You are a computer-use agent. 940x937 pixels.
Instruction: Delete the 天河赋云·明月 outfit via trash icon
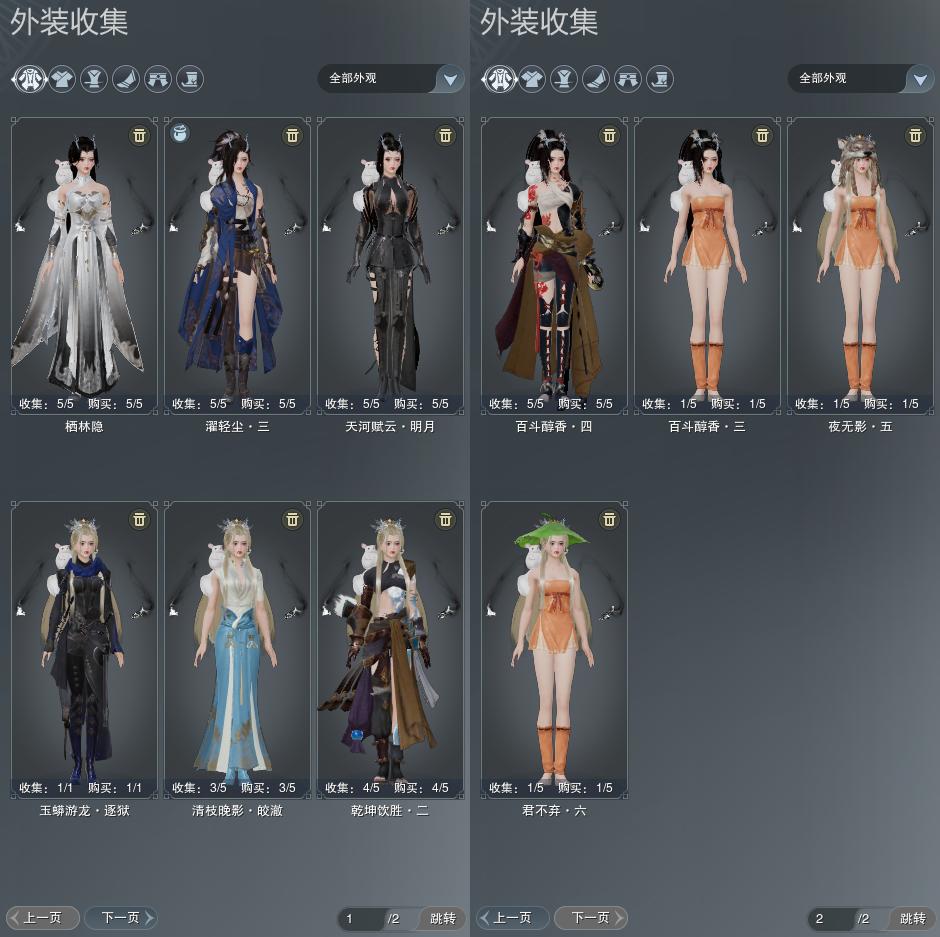446,135
